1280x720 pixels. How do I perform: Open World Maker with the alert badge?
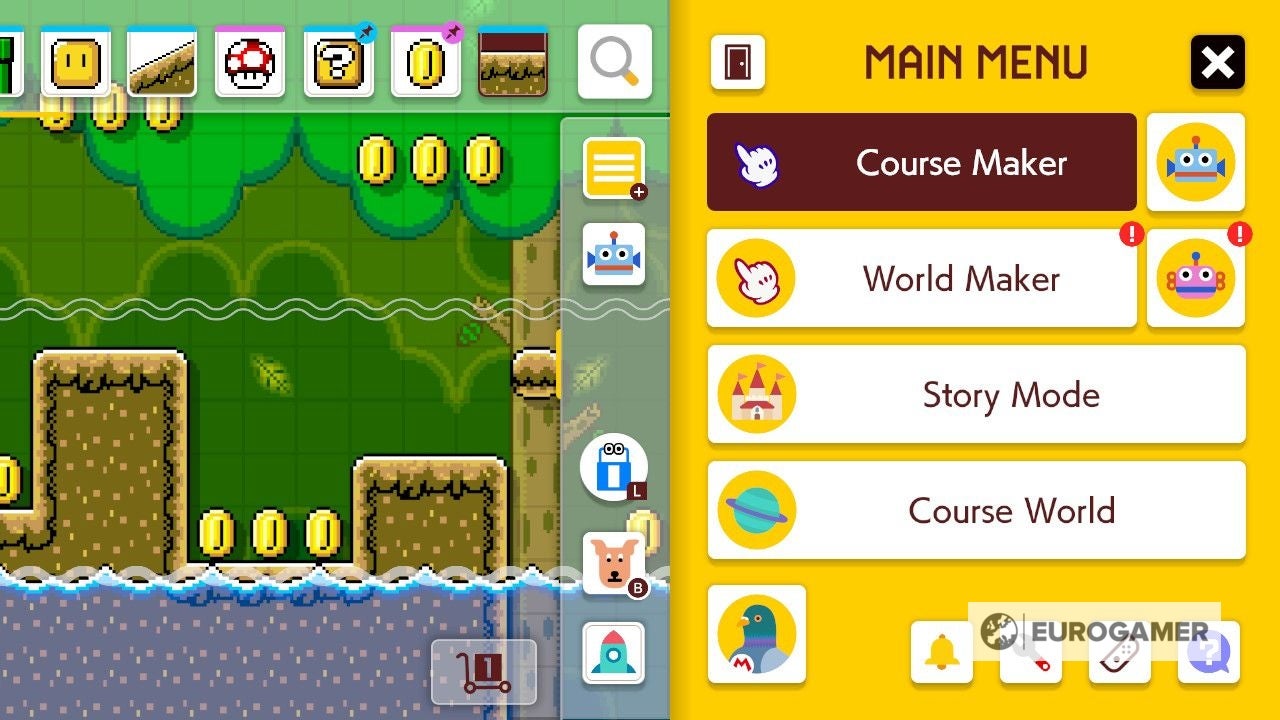pyautogui.click(x=920, y=279)
